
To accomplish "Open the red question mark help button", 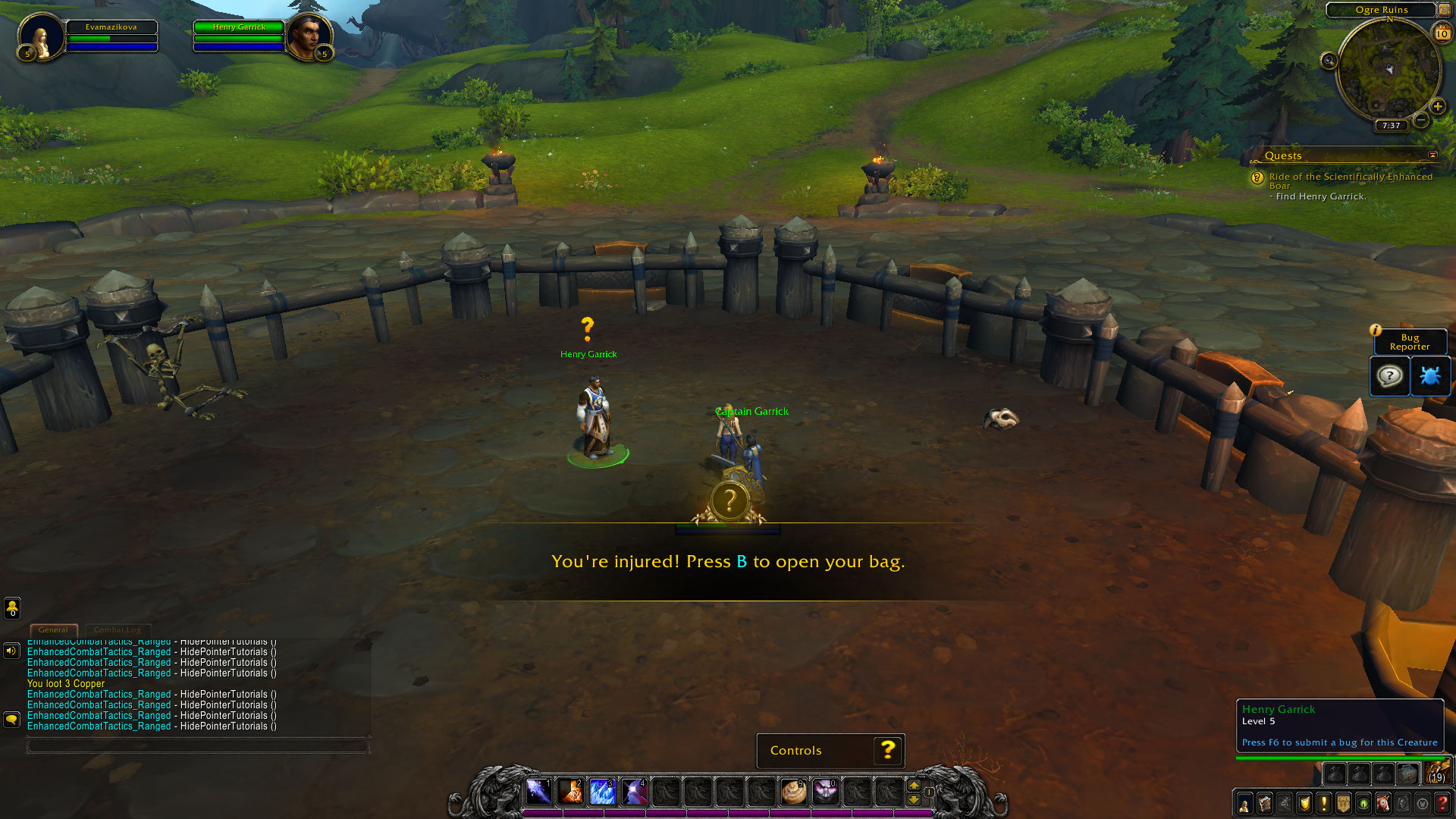I will coord(1442,804).
